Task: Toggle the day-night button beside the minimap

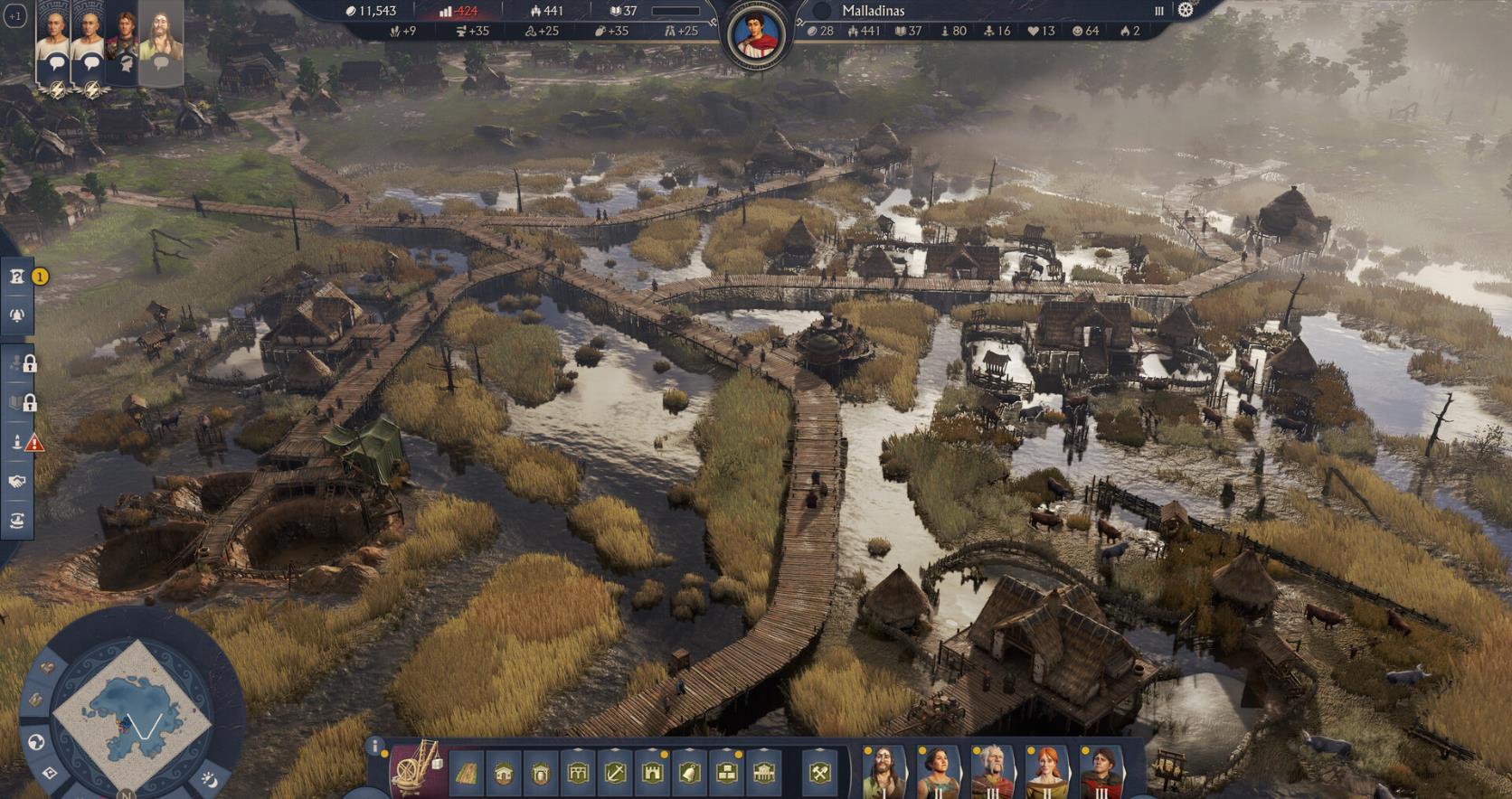Action: pos(209,778)
